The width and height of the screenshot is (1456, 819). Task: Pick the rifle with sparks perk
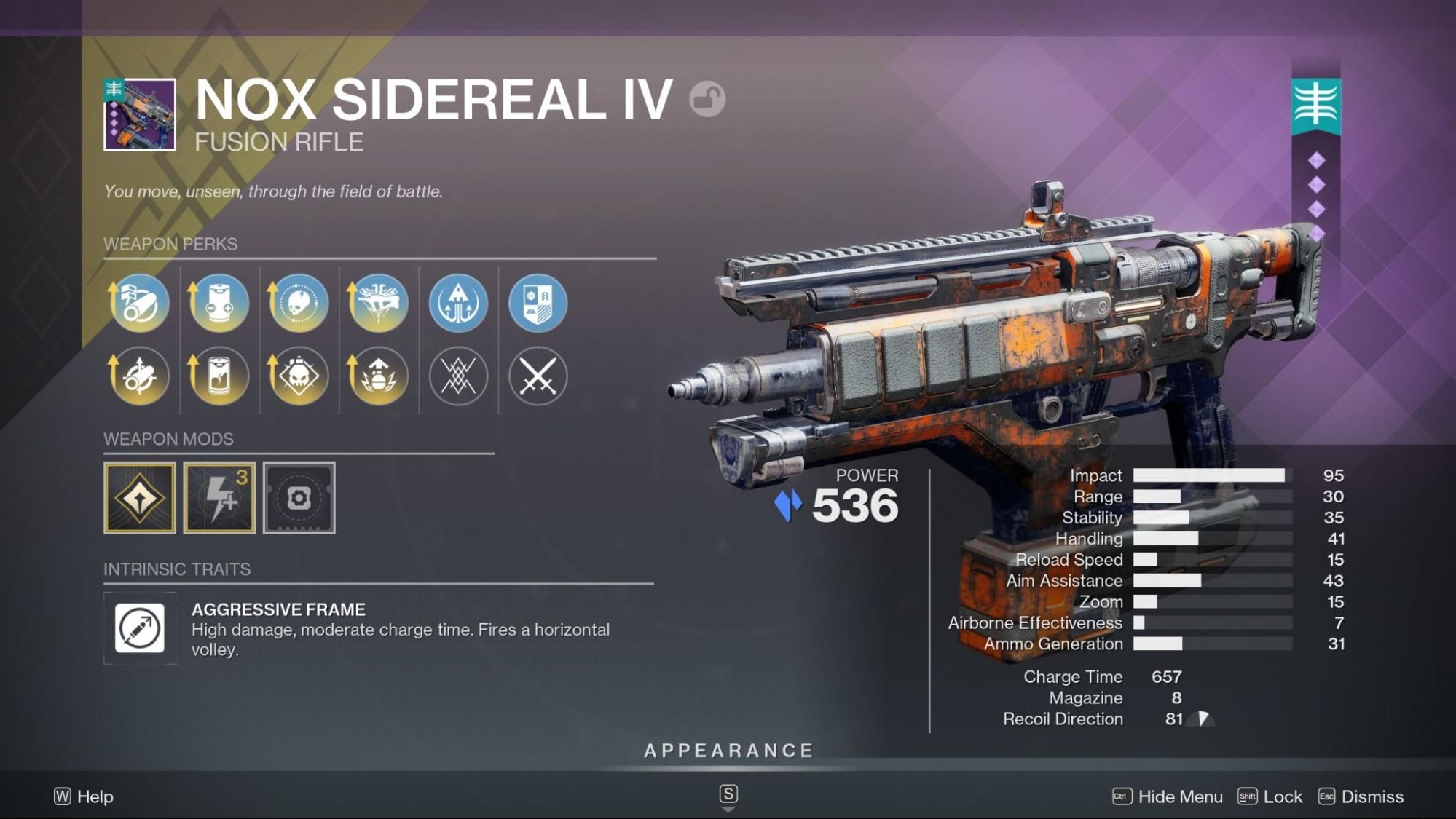point(378,303)
